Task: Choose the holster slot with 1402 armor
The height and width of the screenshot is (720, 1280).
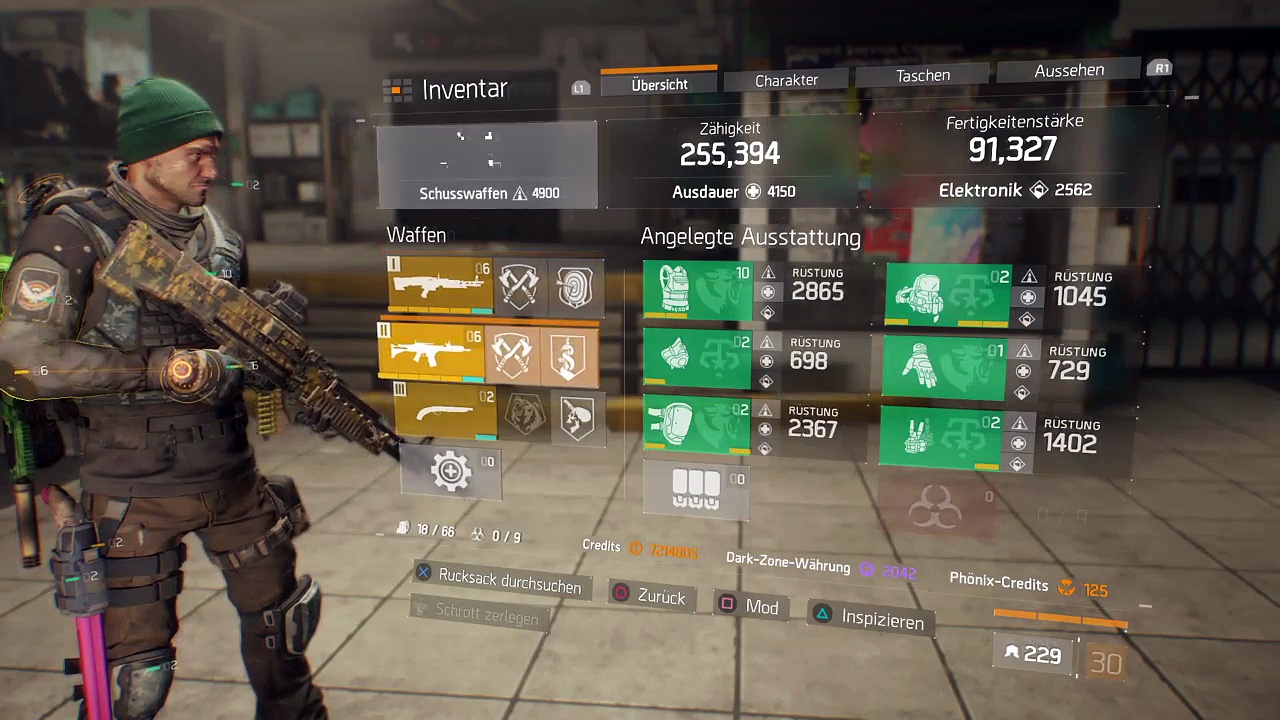Action: [941, 437]
